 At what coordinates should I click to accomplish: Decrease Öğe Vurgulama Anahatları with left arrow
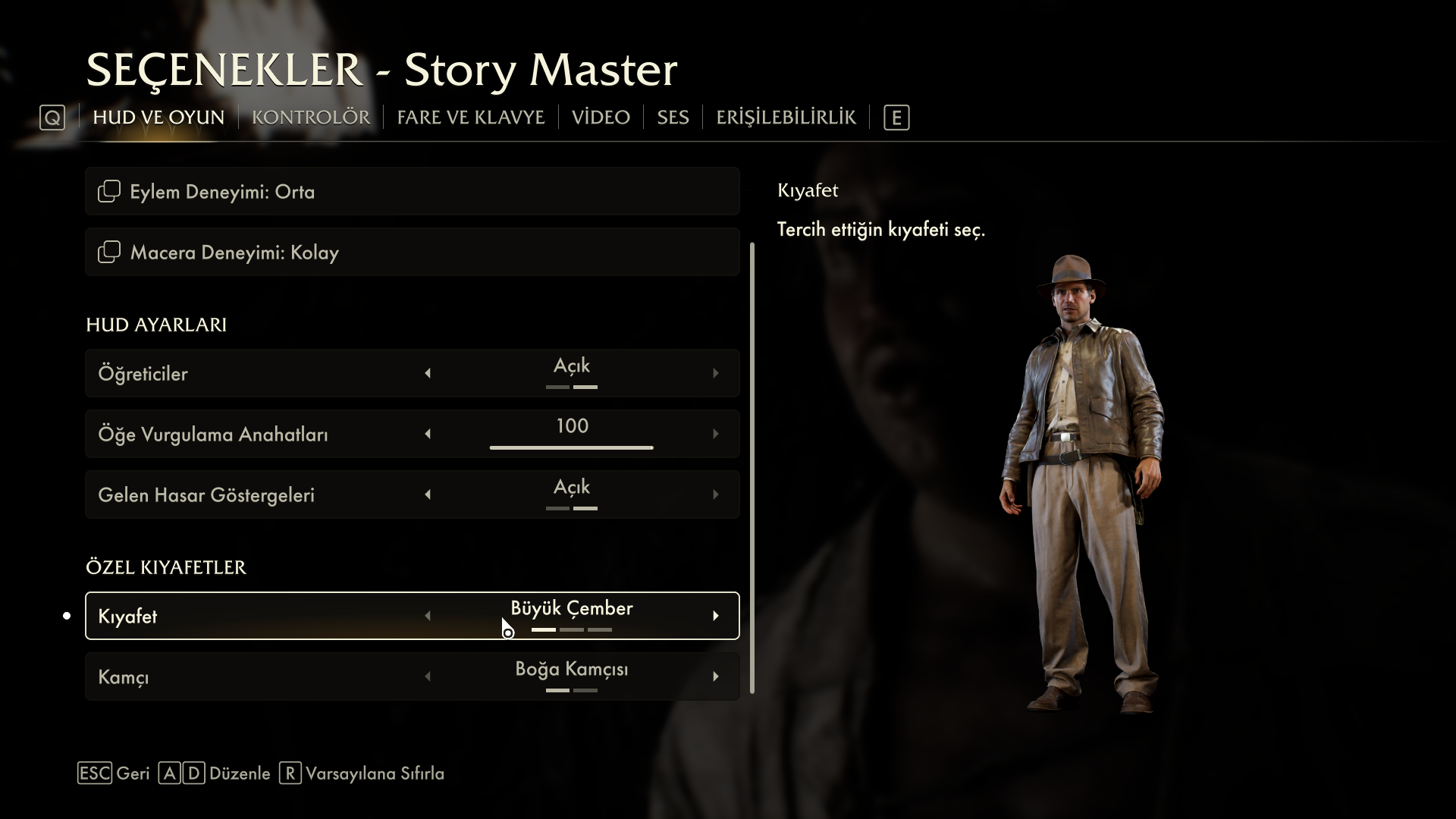point(428,434)
